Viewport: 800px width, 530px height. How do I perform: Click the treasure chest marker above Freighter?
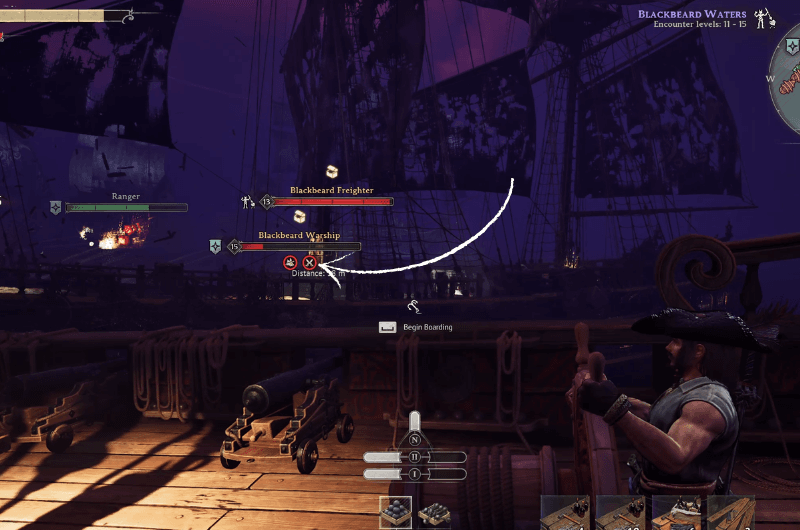(x=332, y=172)
